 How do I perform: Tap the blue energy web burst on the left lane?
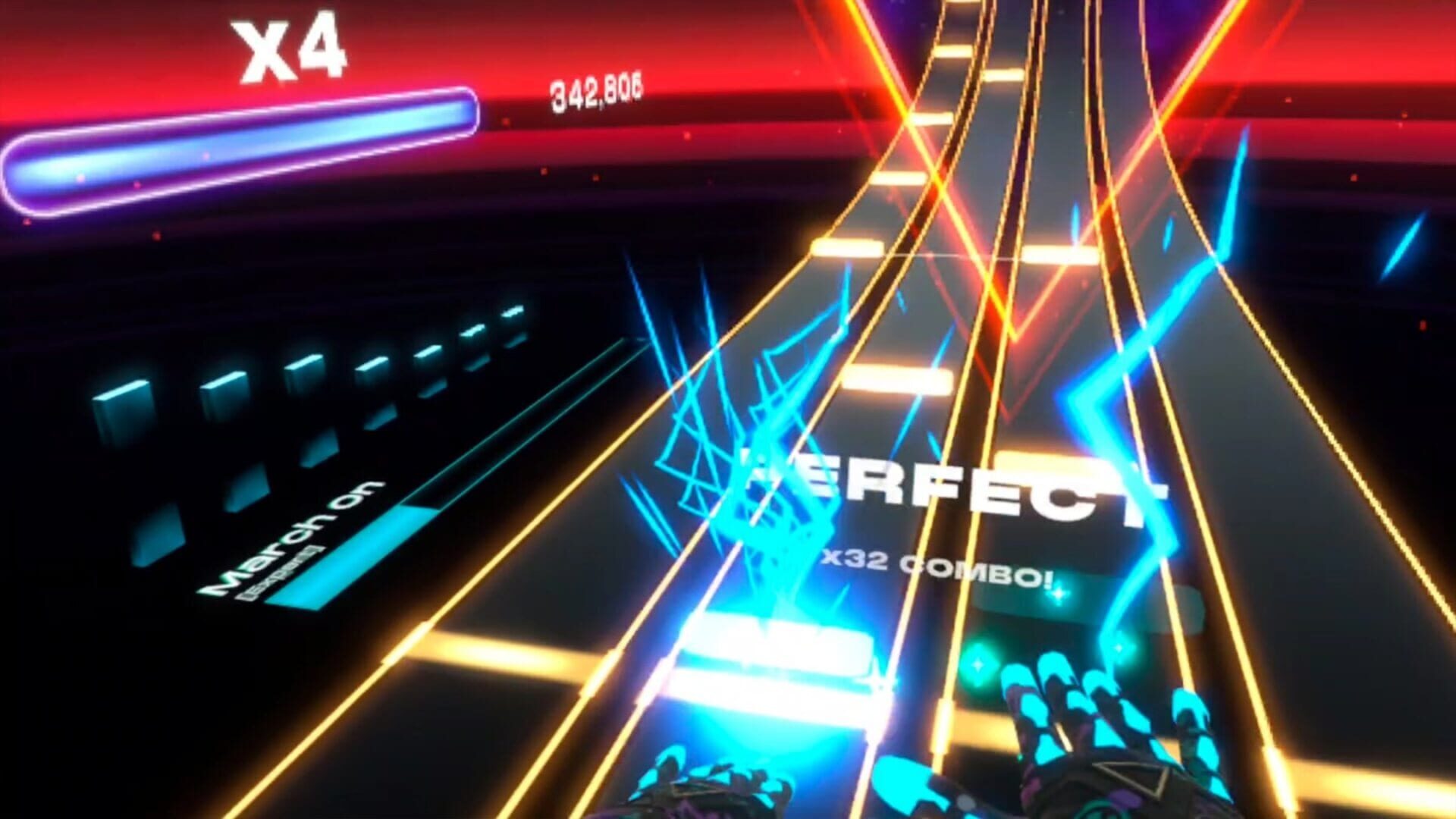pos(720,425)
